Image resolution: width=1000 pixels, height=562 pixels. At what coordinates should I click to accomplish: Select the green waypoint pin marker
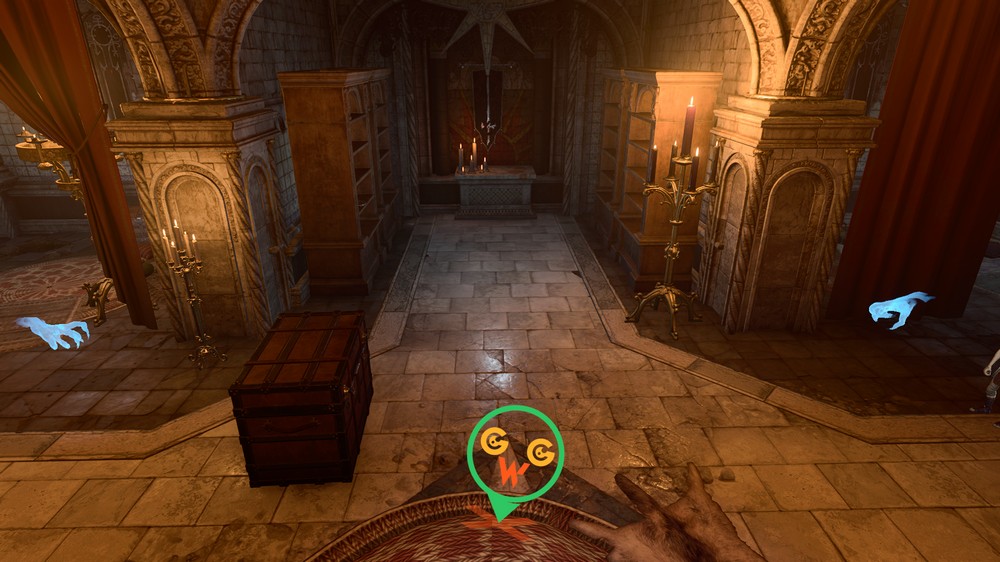click(515, 460)
